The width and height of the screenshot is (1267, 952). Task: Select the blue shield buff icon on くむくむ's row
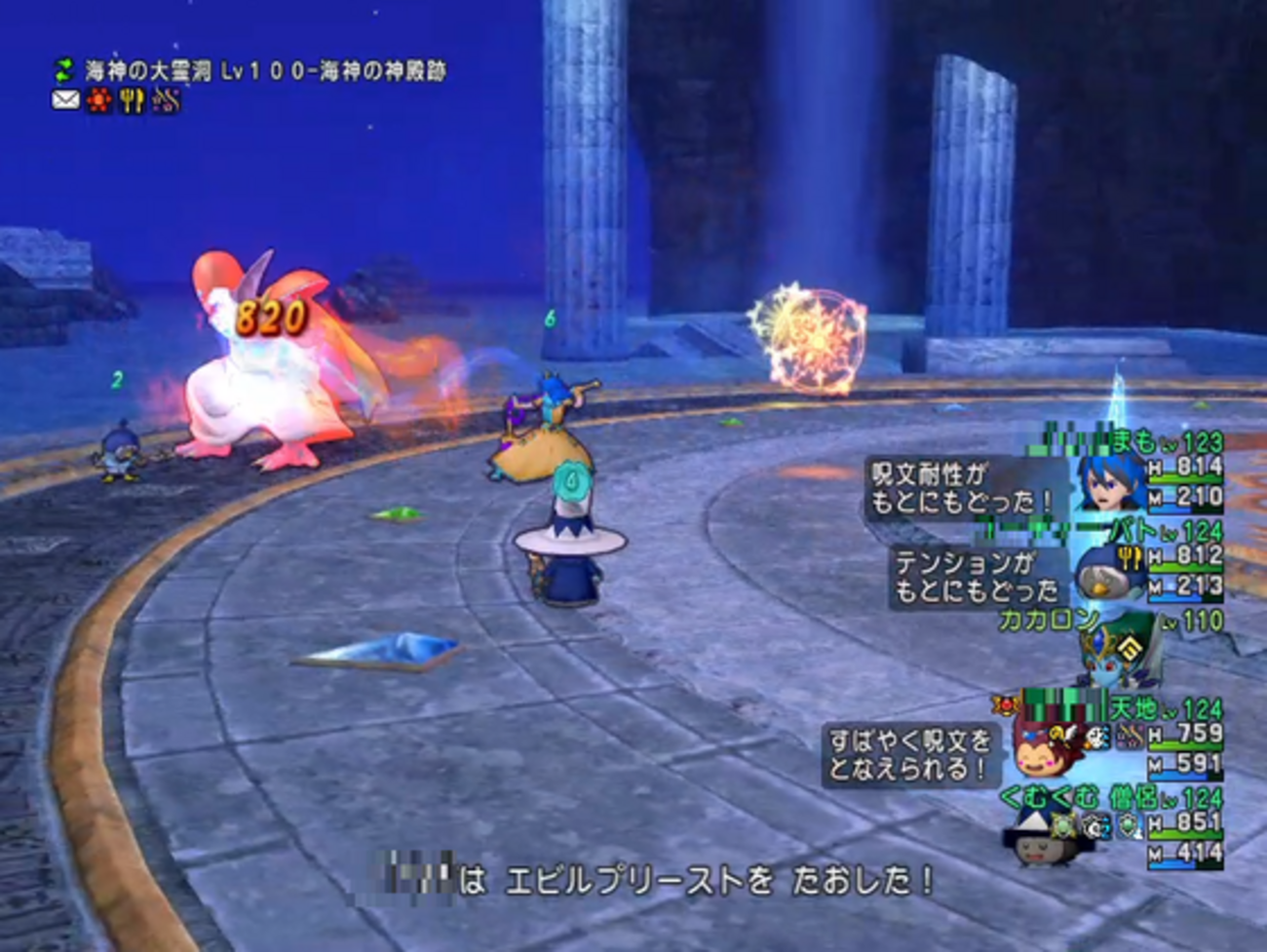point(1129,827)
